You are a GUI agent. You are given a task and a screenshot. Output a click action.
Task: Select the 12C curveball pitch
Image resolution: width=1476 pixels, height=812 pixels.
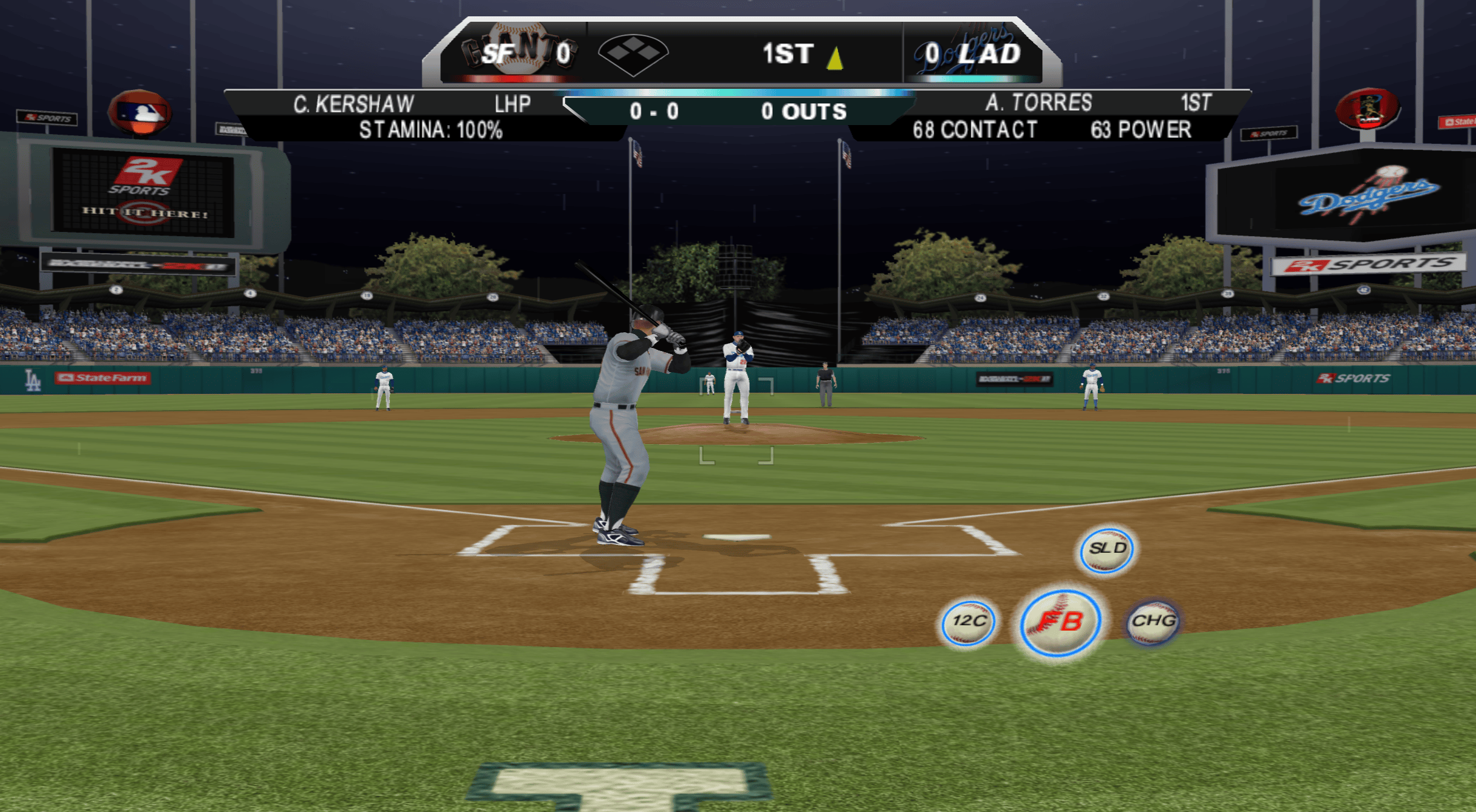click(968, 622)
